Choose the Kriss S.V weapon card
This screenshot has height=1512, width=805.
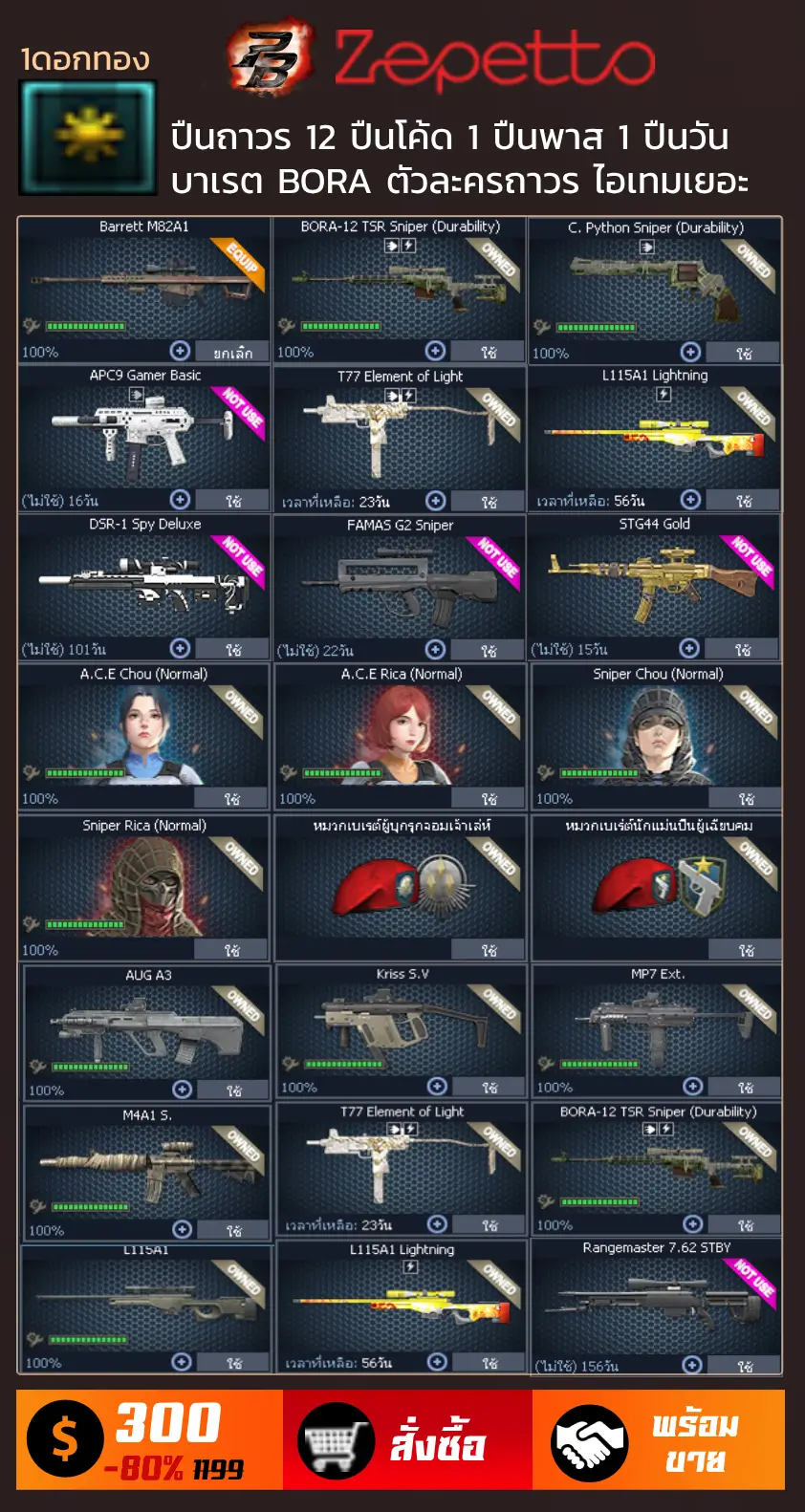point(402,1025)
